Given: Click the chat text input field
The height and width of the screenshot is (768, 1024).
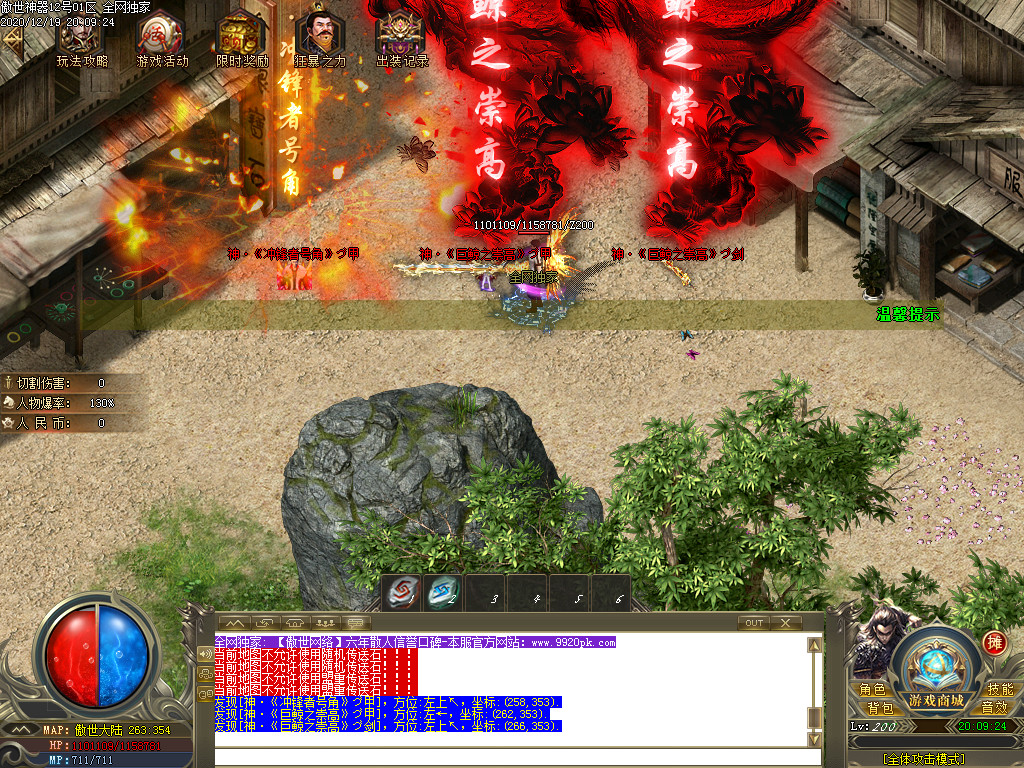Looking at the screenshot, I should (x=510, y=756).
